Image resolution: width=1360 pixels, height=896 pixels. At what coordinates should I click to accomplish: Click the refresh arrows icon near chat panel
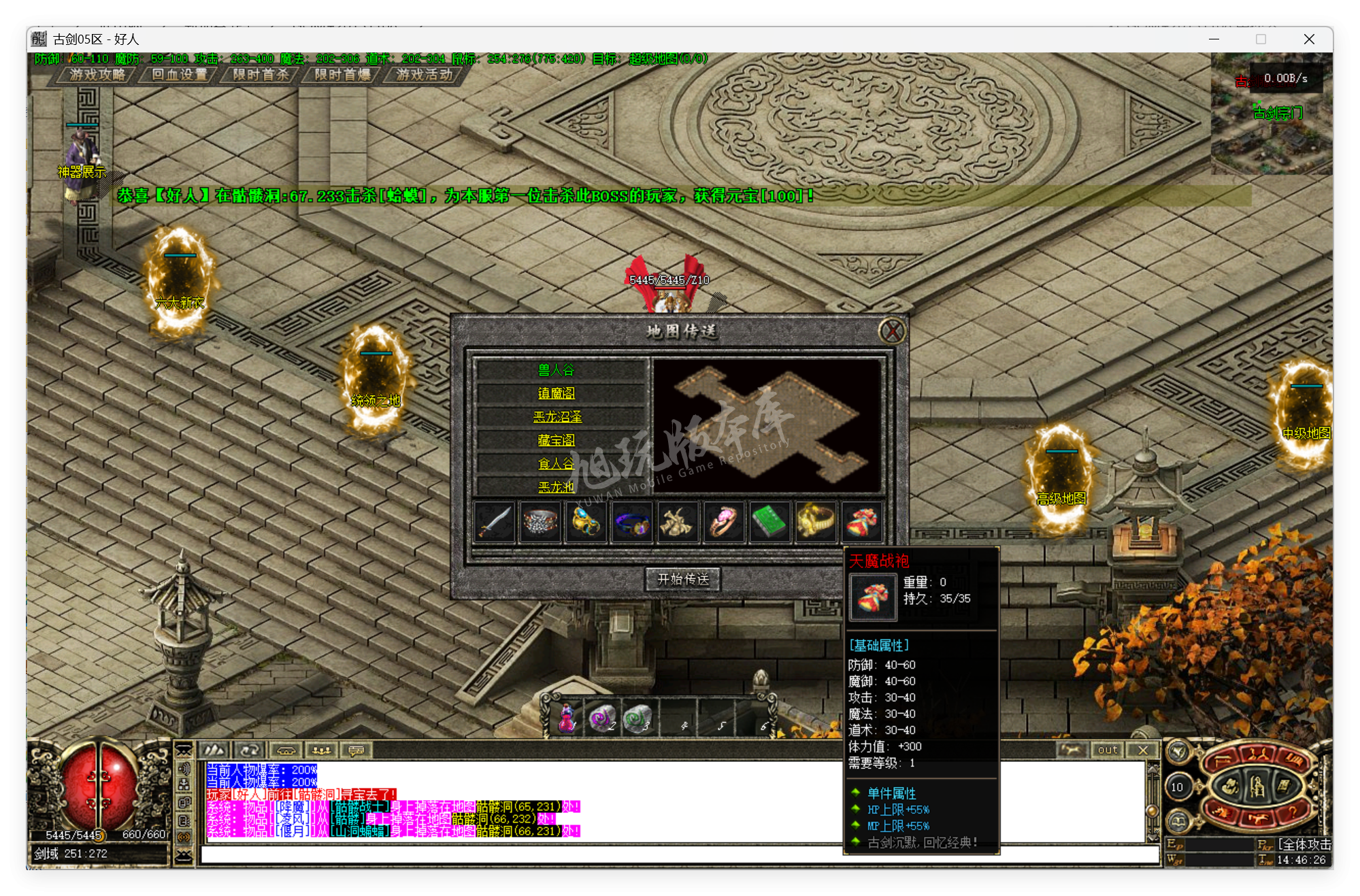[x=250, y=750]
